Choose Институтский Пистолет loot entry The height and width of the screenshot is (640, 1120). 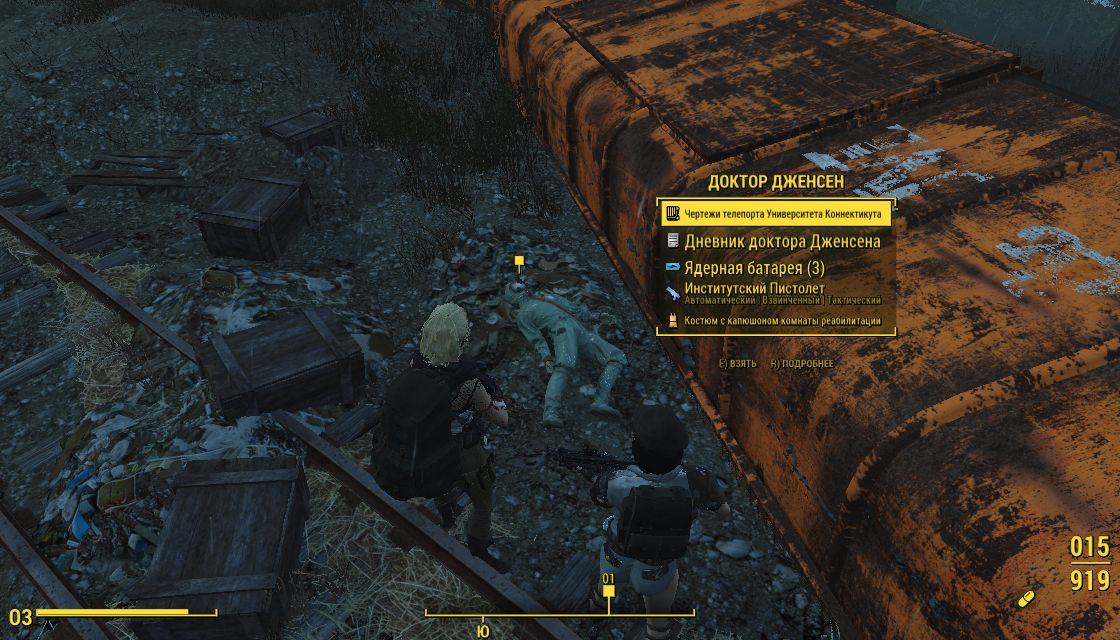(x=776, y=294)
